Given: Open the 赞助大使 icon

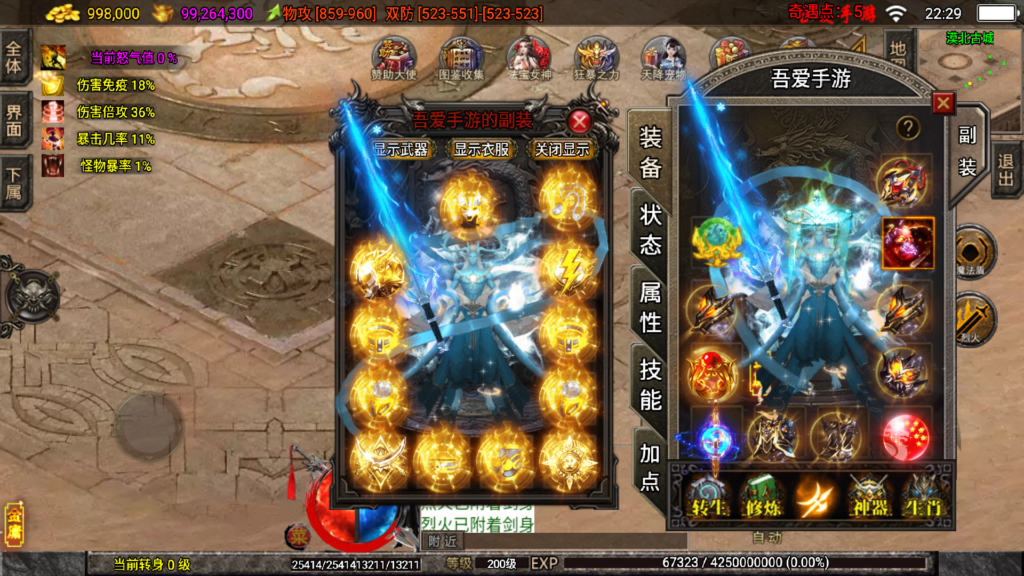Looking at the screenshot, I should [x=394, y=58].
